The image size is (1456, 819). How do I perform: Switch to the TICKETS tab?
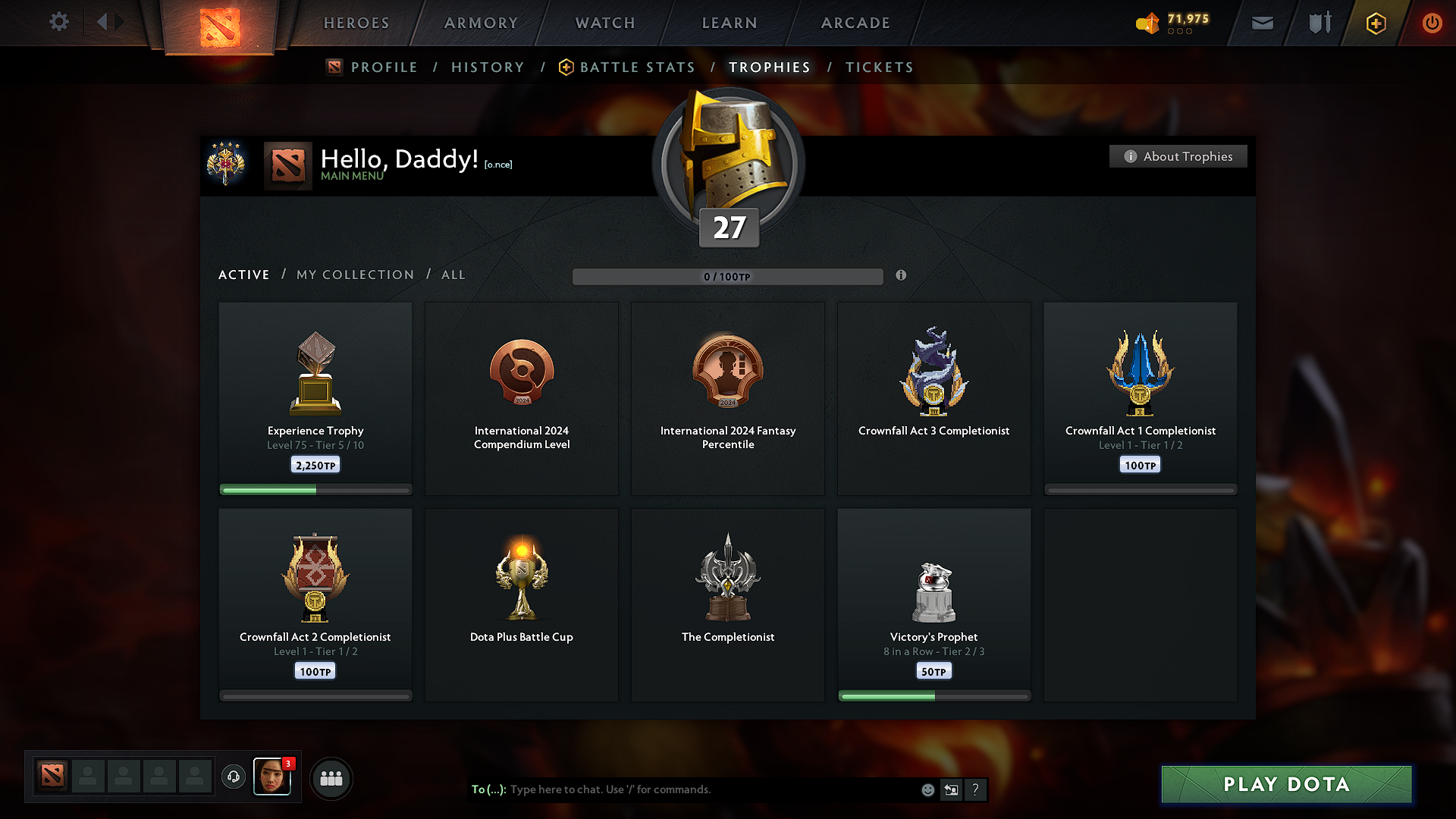879,67
